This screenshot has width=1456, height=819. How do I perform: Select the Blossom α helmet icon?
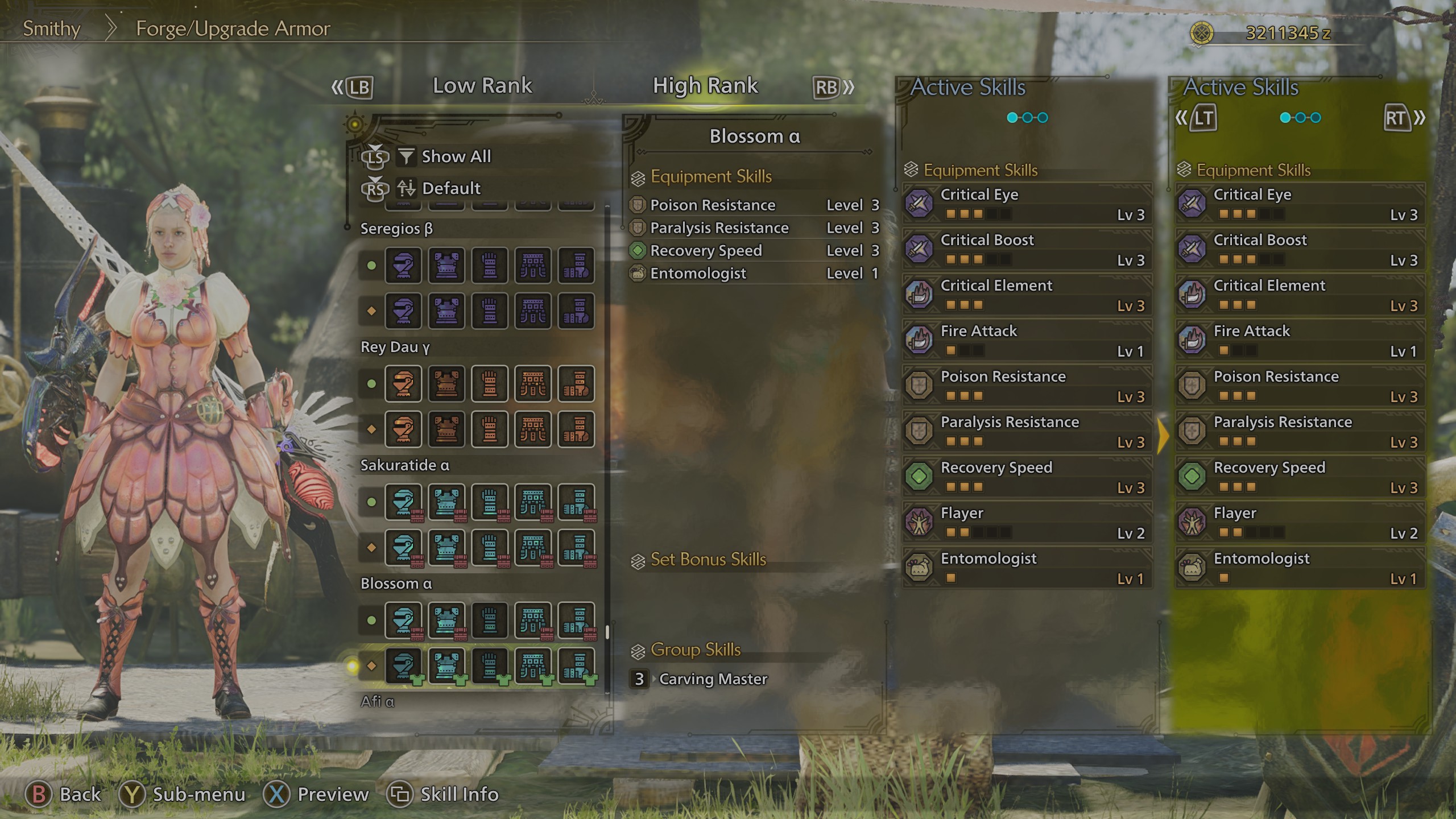coord(404,620)
